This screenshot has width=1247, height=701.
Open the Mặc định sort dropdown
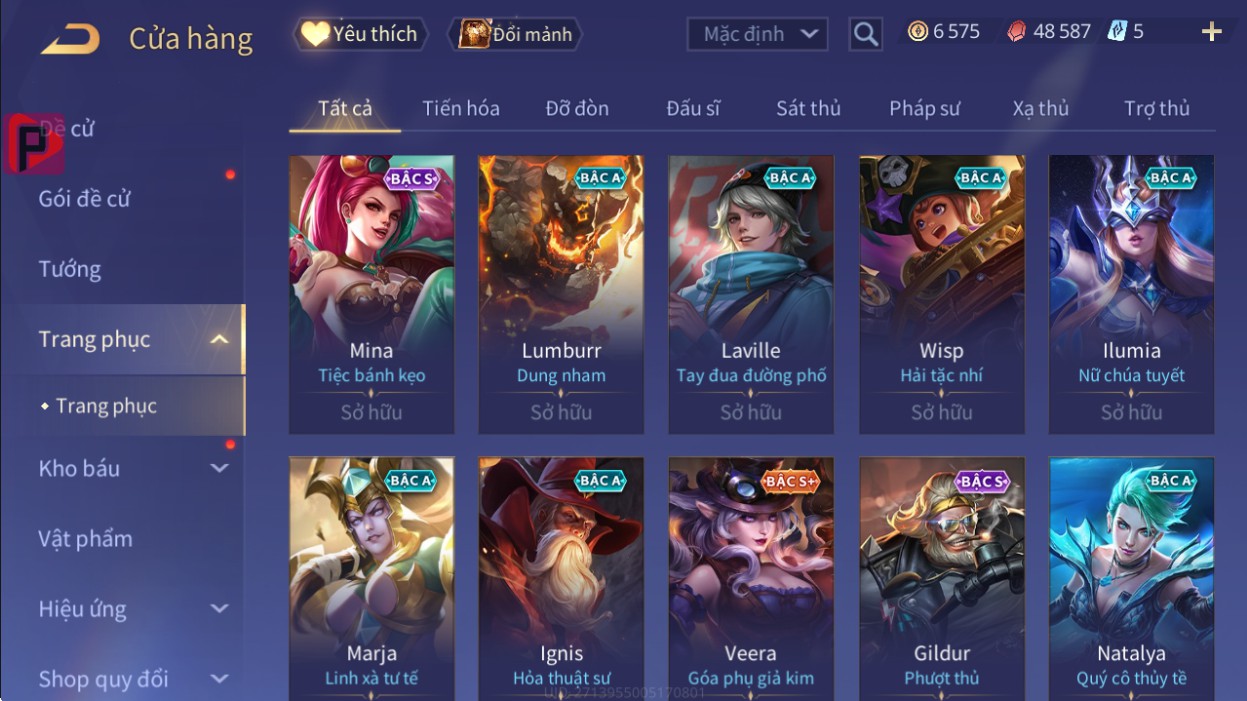click(757, 34)
